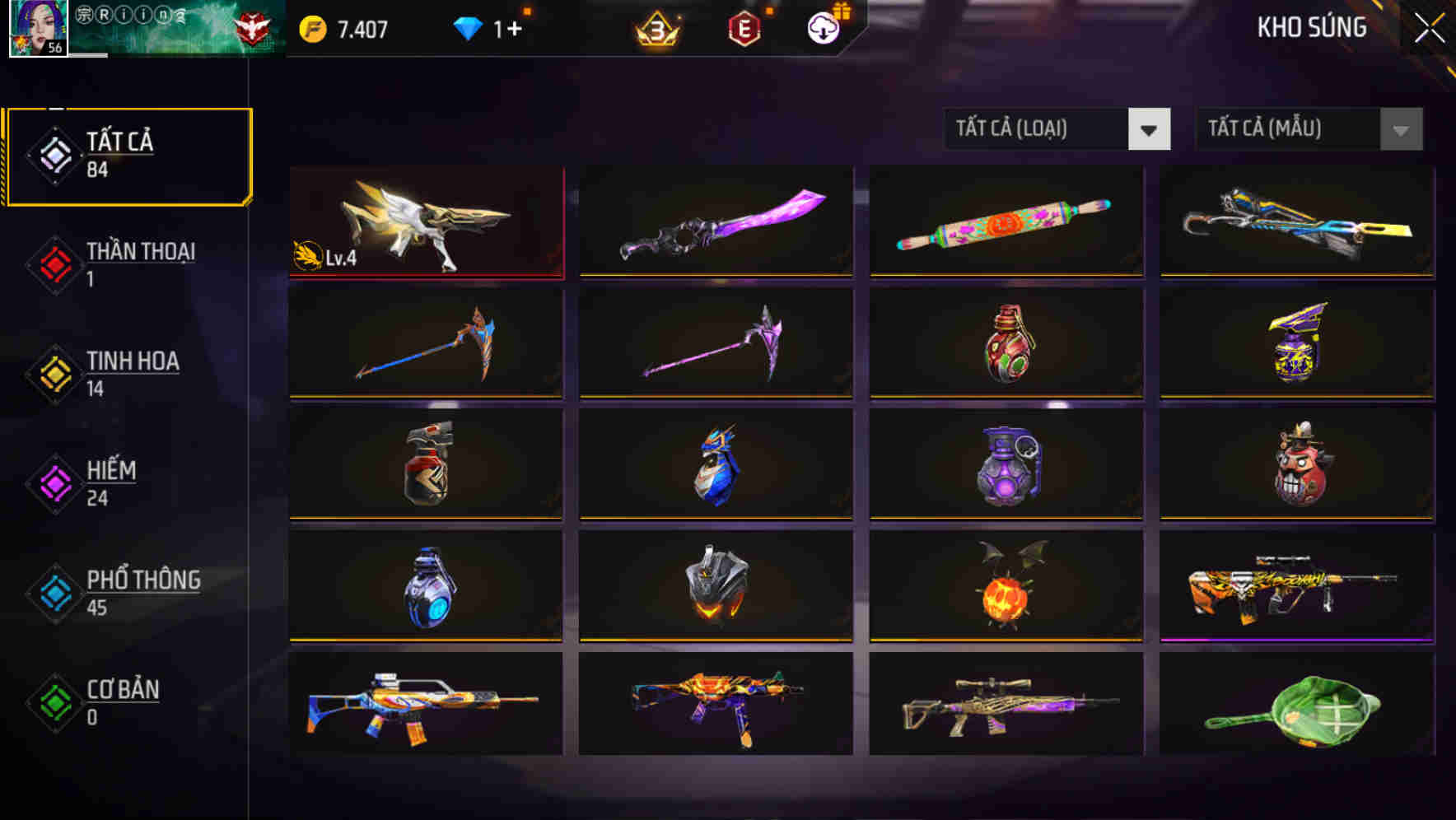Select the flowered rolling pin melee skin
Image resolution: width=1456 pixels, height=820 pixels.
tap(1006, 222)
